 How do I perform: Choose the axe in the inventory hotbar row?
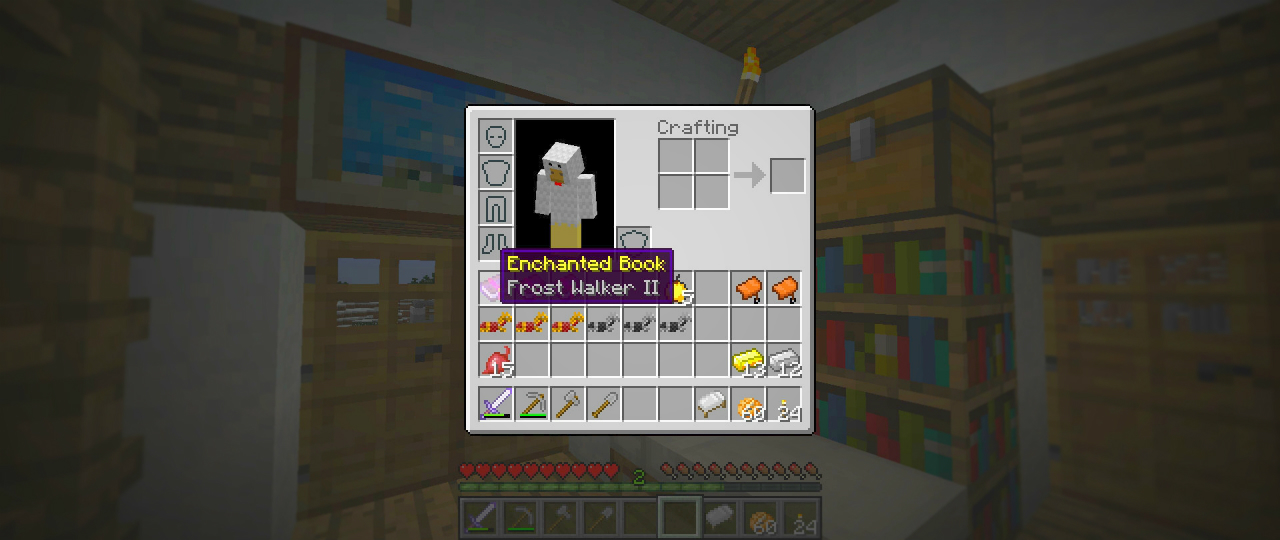(x=568, y=405)
